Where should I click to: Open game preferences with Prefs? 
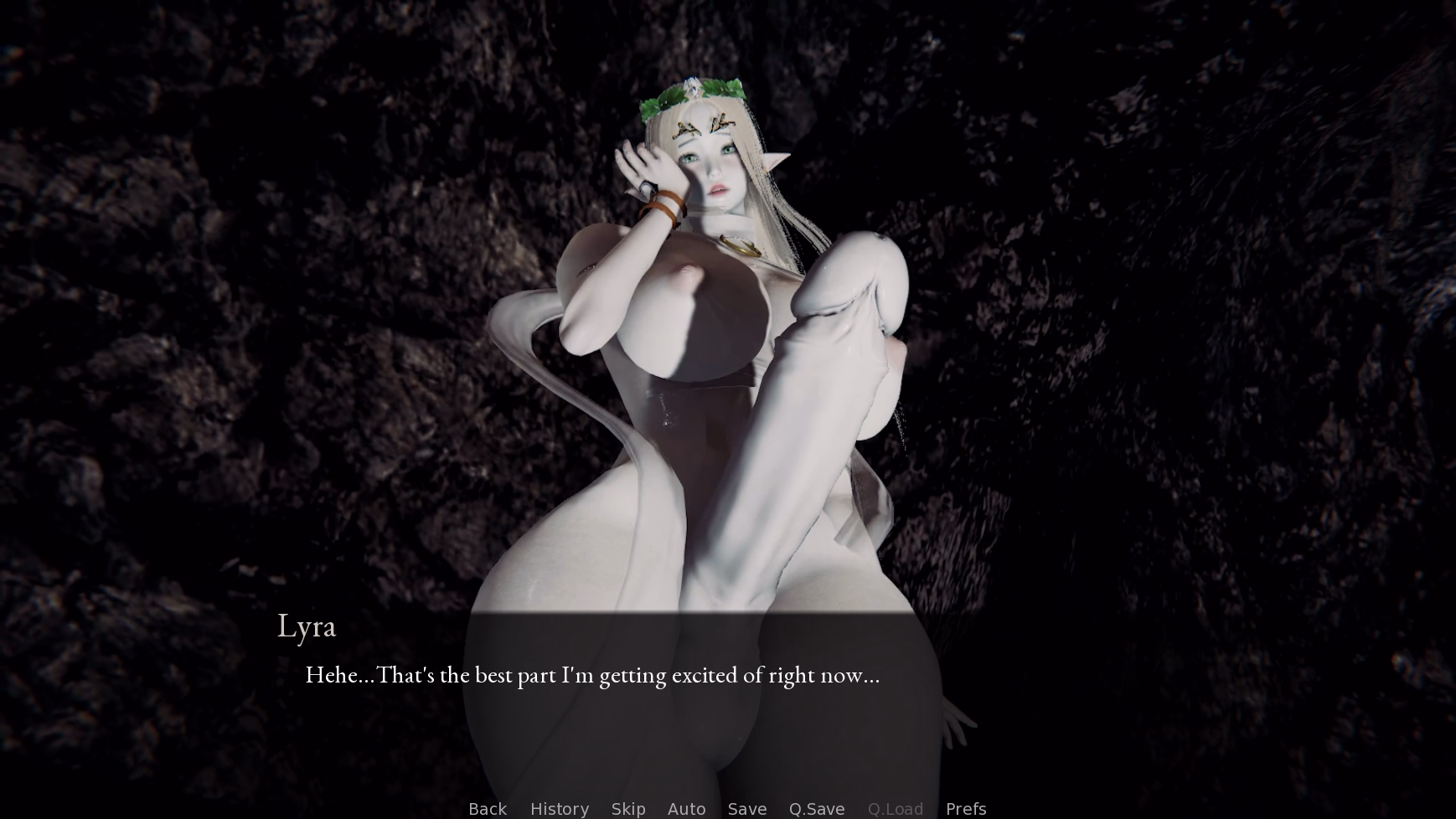pyautogui.click(x=965, y=808)
